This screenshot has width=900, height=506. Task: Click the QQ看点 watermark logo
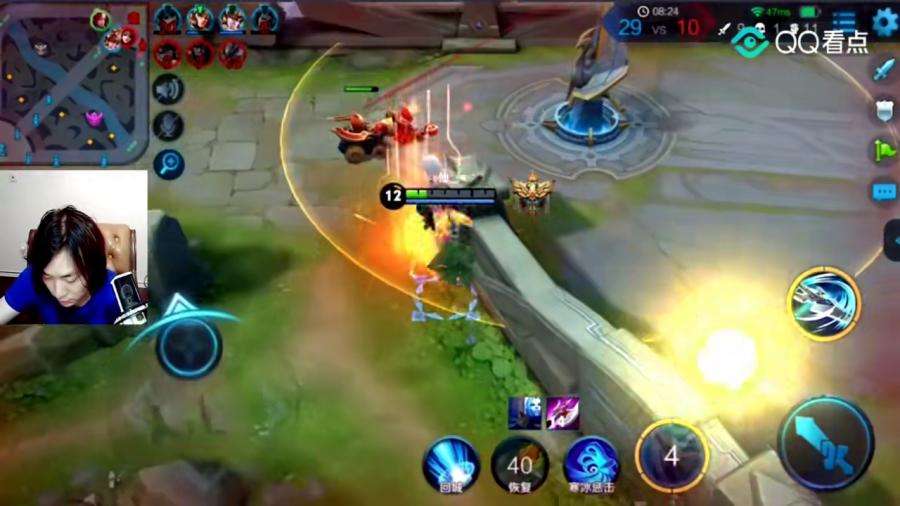click(798, 41)
